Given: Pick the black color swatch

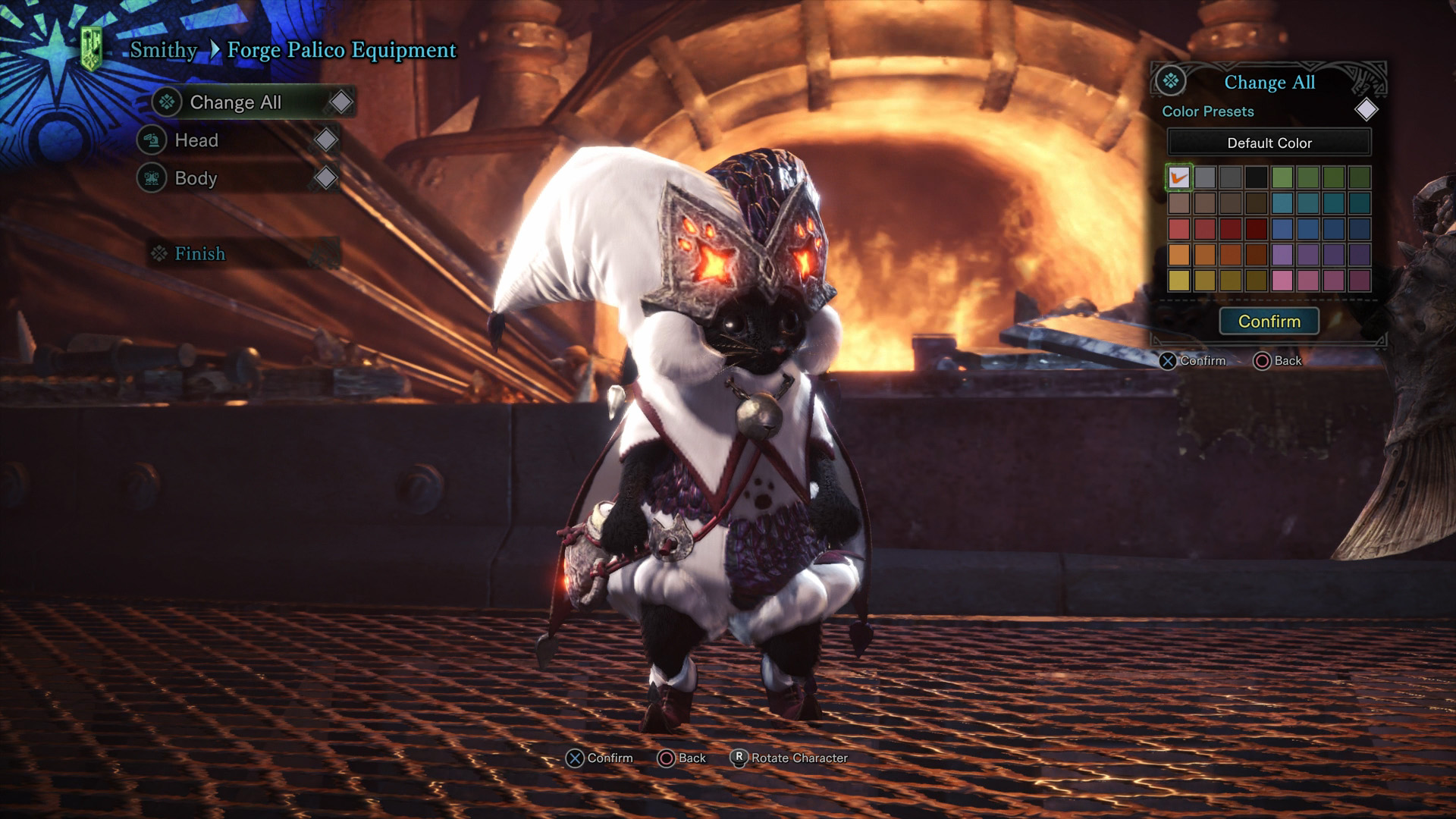Looking at the screenshot, I should (1257, 177).
